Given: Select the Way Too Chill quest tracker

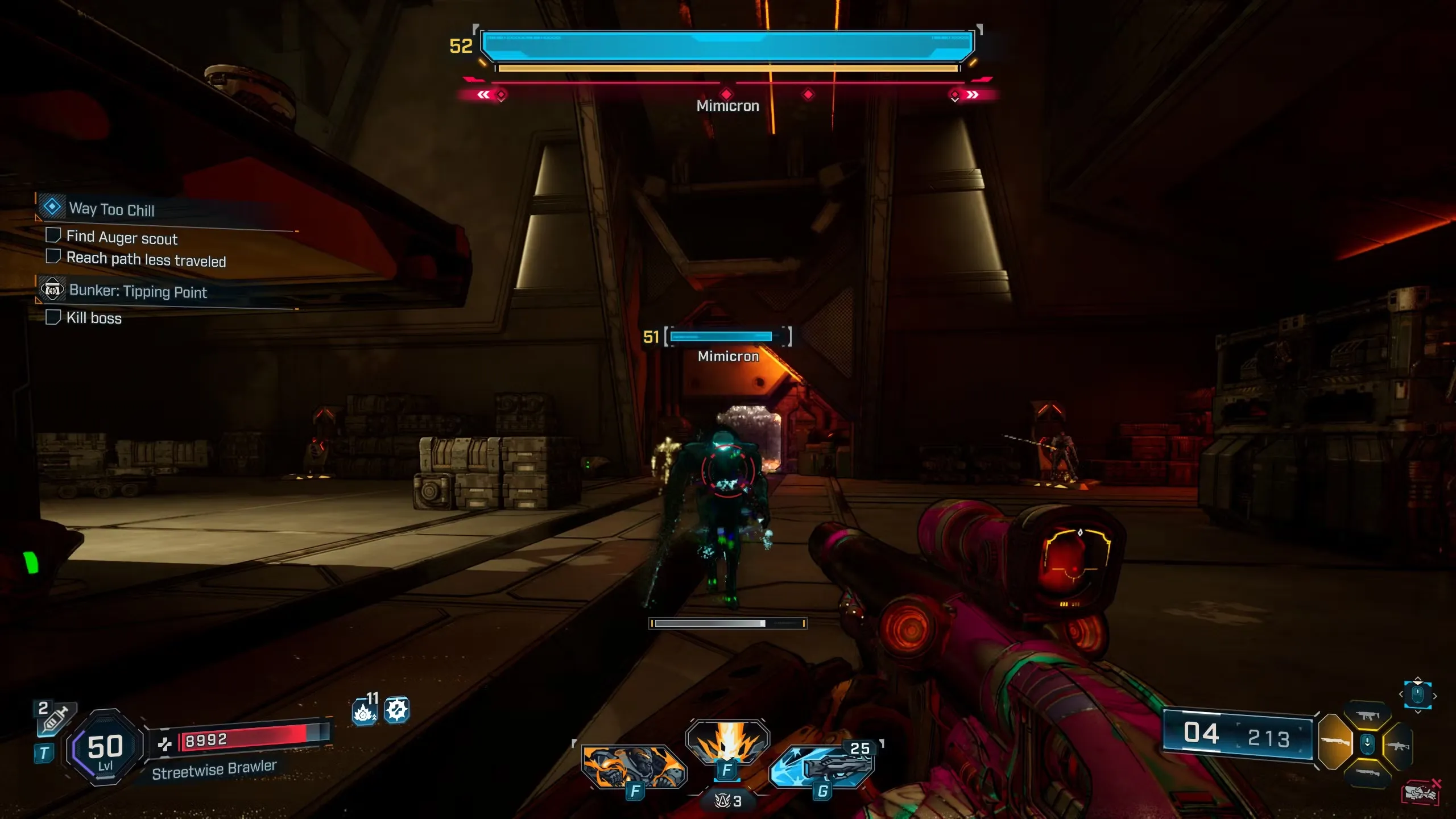Looking at the screenshot, I should pos(111,209).
